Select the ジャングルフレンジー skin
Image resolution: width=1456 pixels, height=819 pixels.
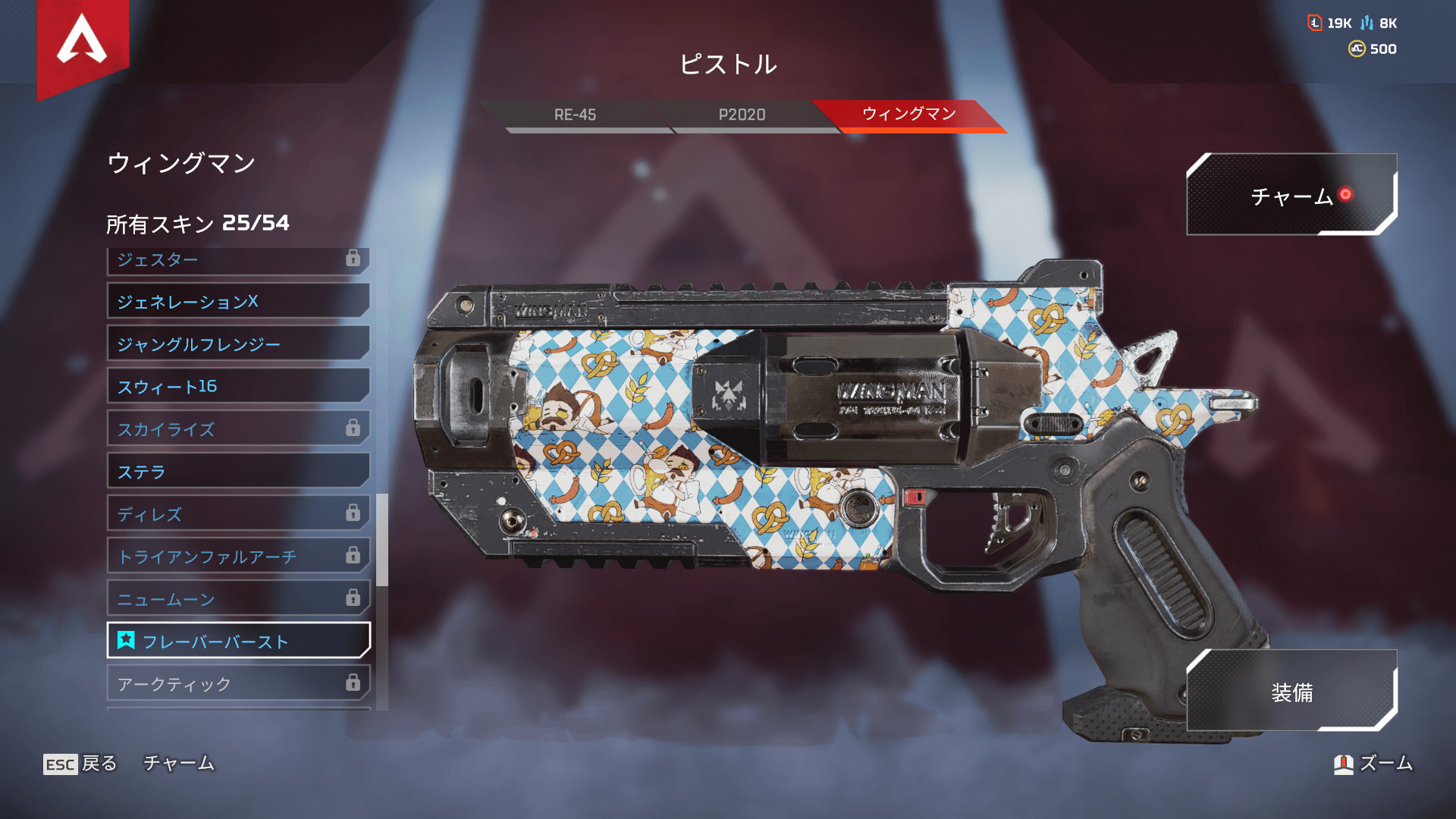click(x=238, y=344)
